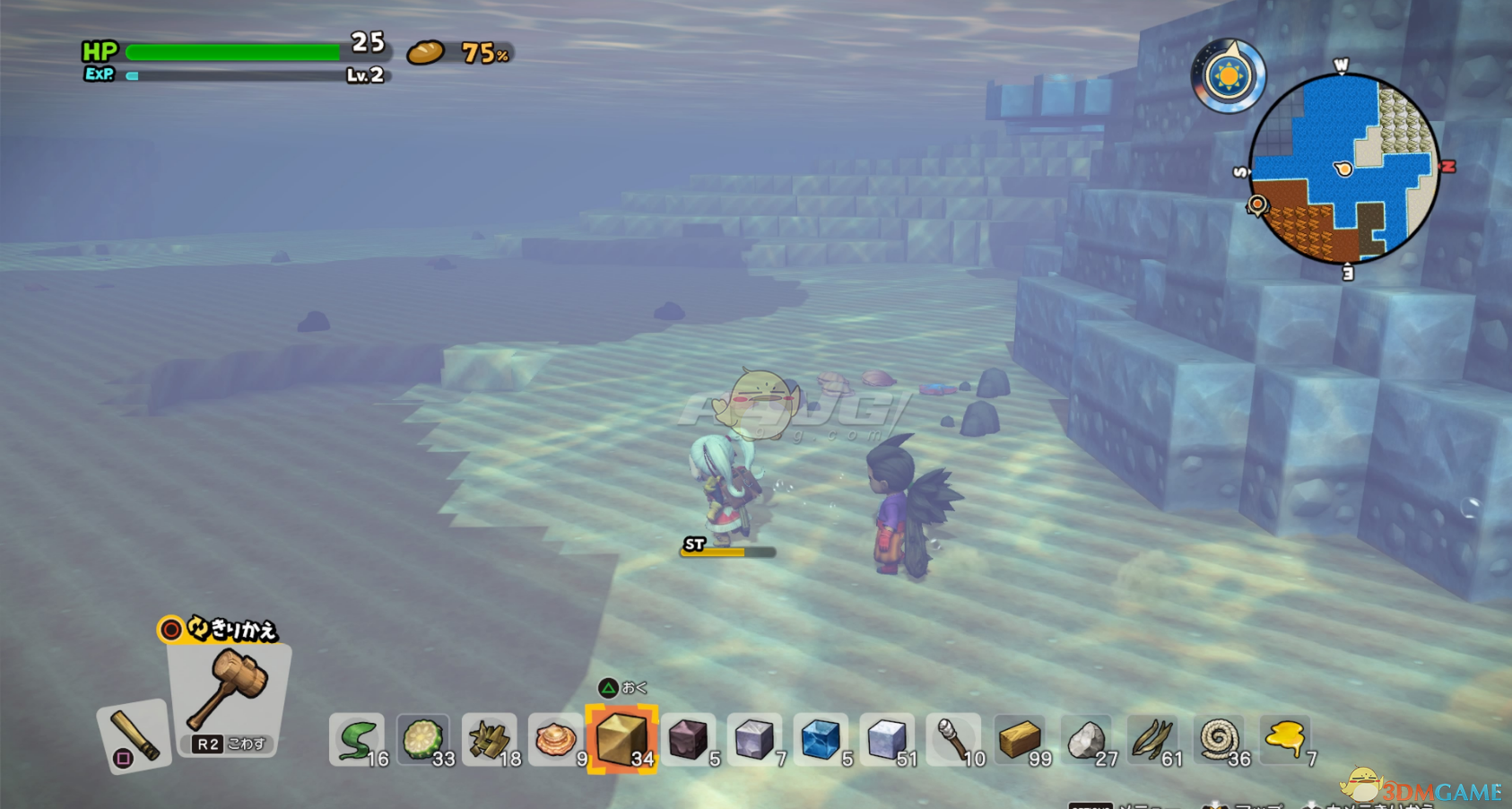Screen dimensions: 1512x809
Task: Choose the orange seashell hotbar slot
Action: [556, 740]
